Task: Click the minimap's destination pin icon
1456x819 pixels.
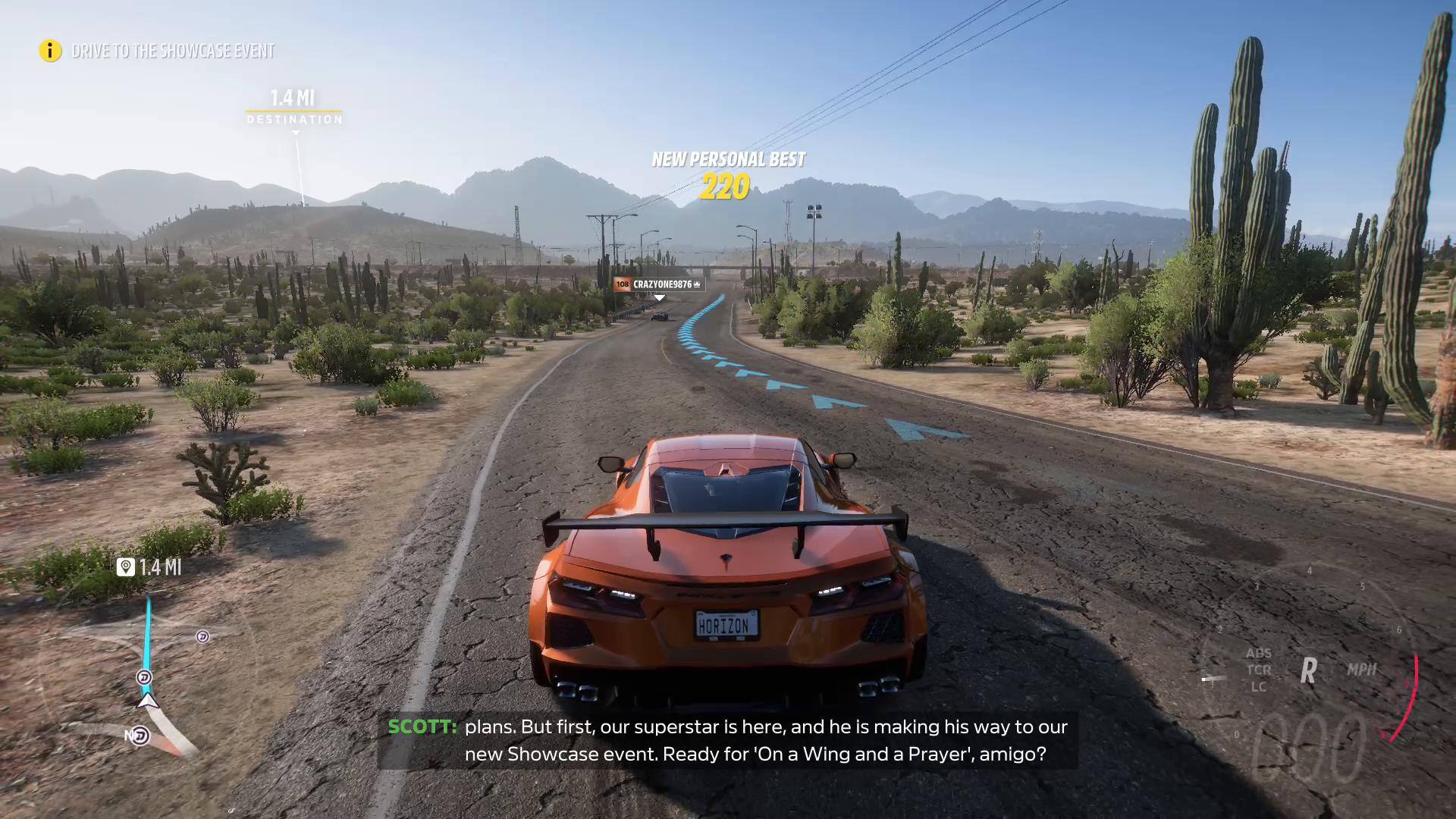Action: [126, 567]
